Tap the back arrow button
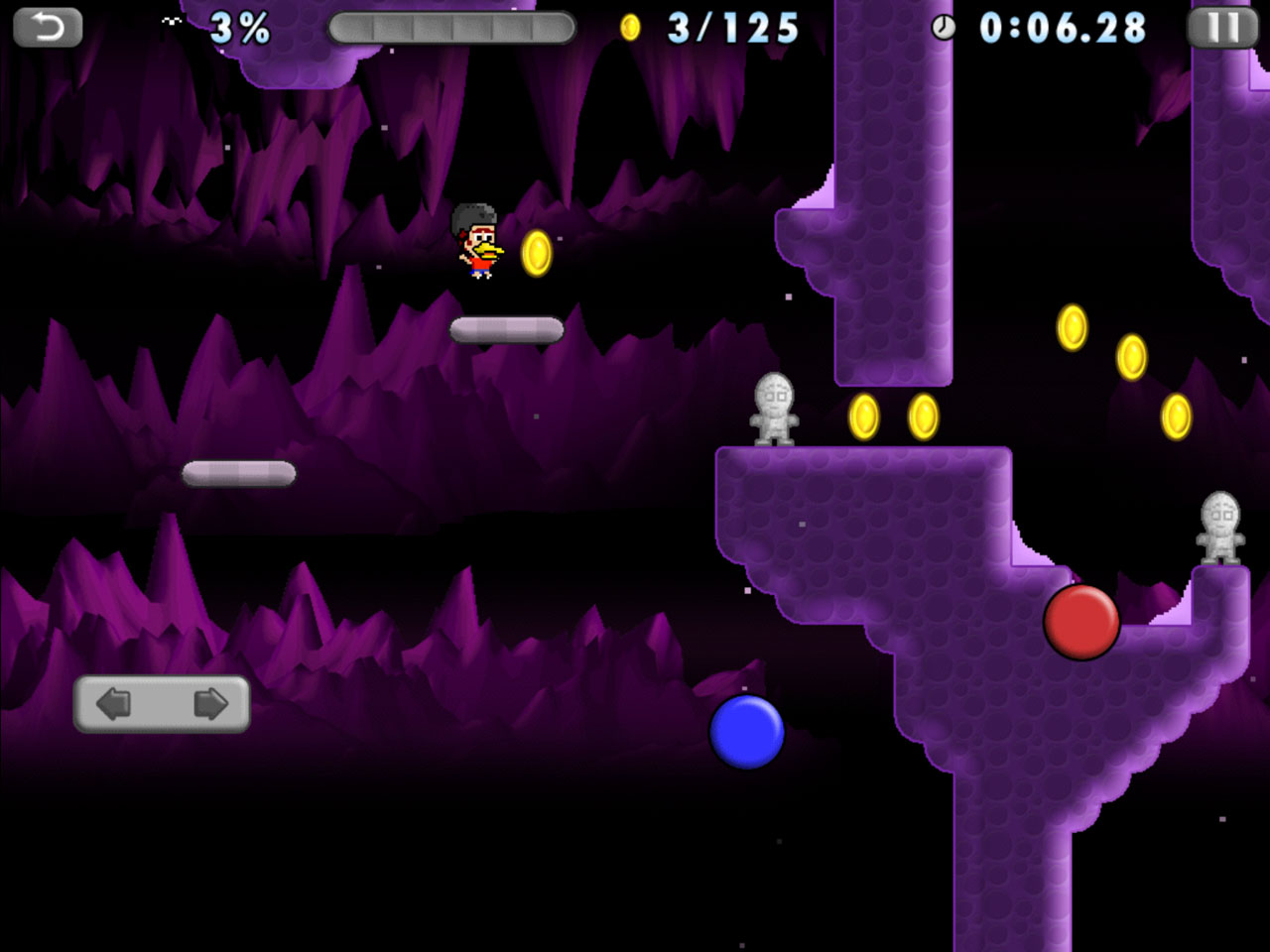Viewport: 1270px width, 952px height. (x=47, y=28)
